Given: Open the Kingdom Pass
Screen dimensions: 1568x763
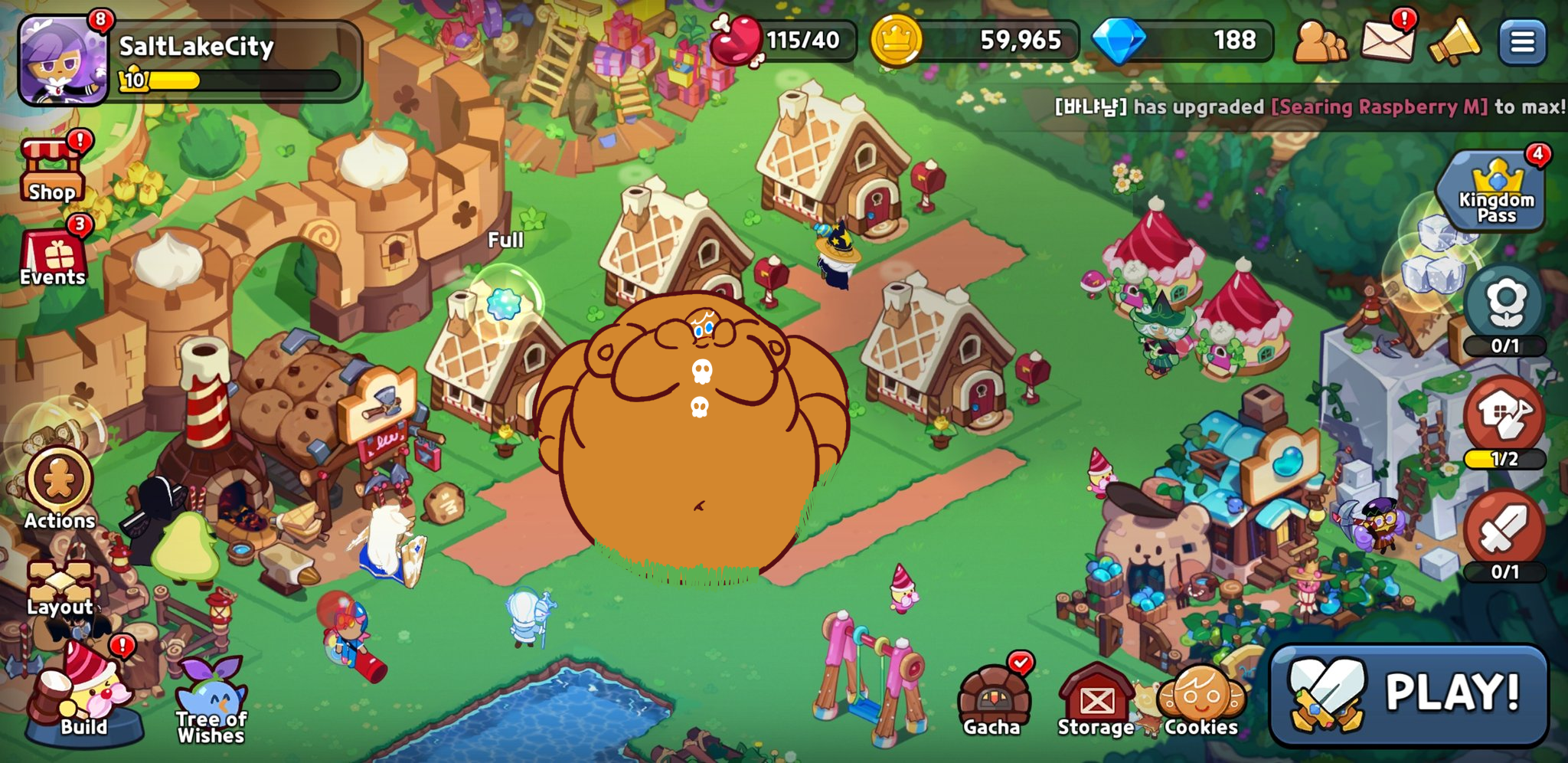Looking at the screenshot, I should [x=1495, y=192].
